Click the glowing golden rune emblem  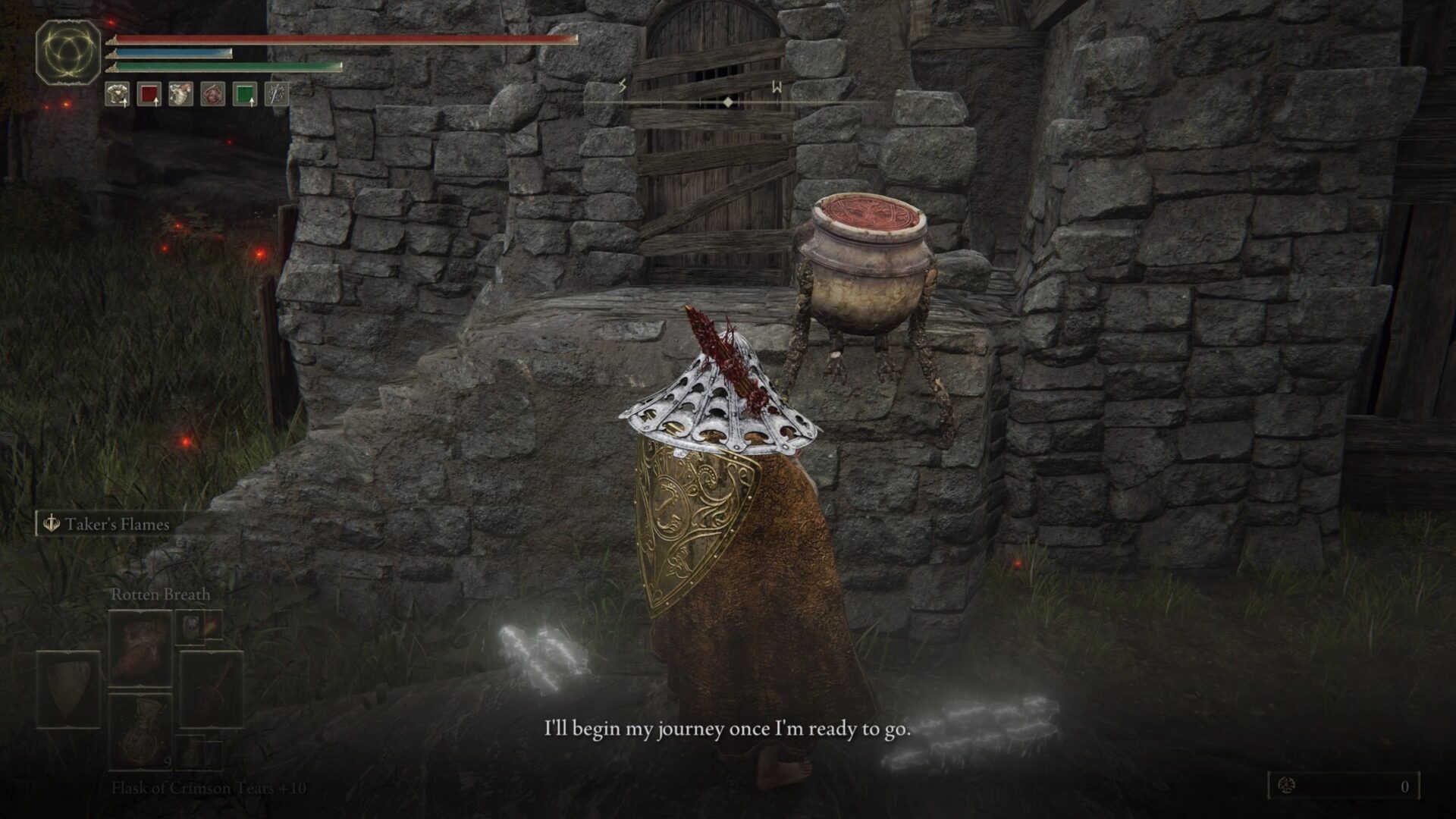point(68,52)
